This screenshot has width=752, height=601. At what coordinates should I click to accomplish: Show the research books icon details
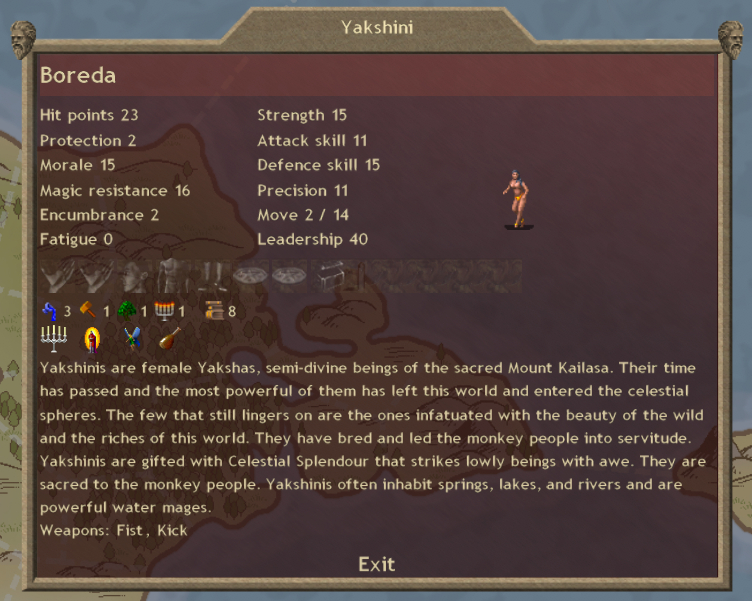coord(214,310)
